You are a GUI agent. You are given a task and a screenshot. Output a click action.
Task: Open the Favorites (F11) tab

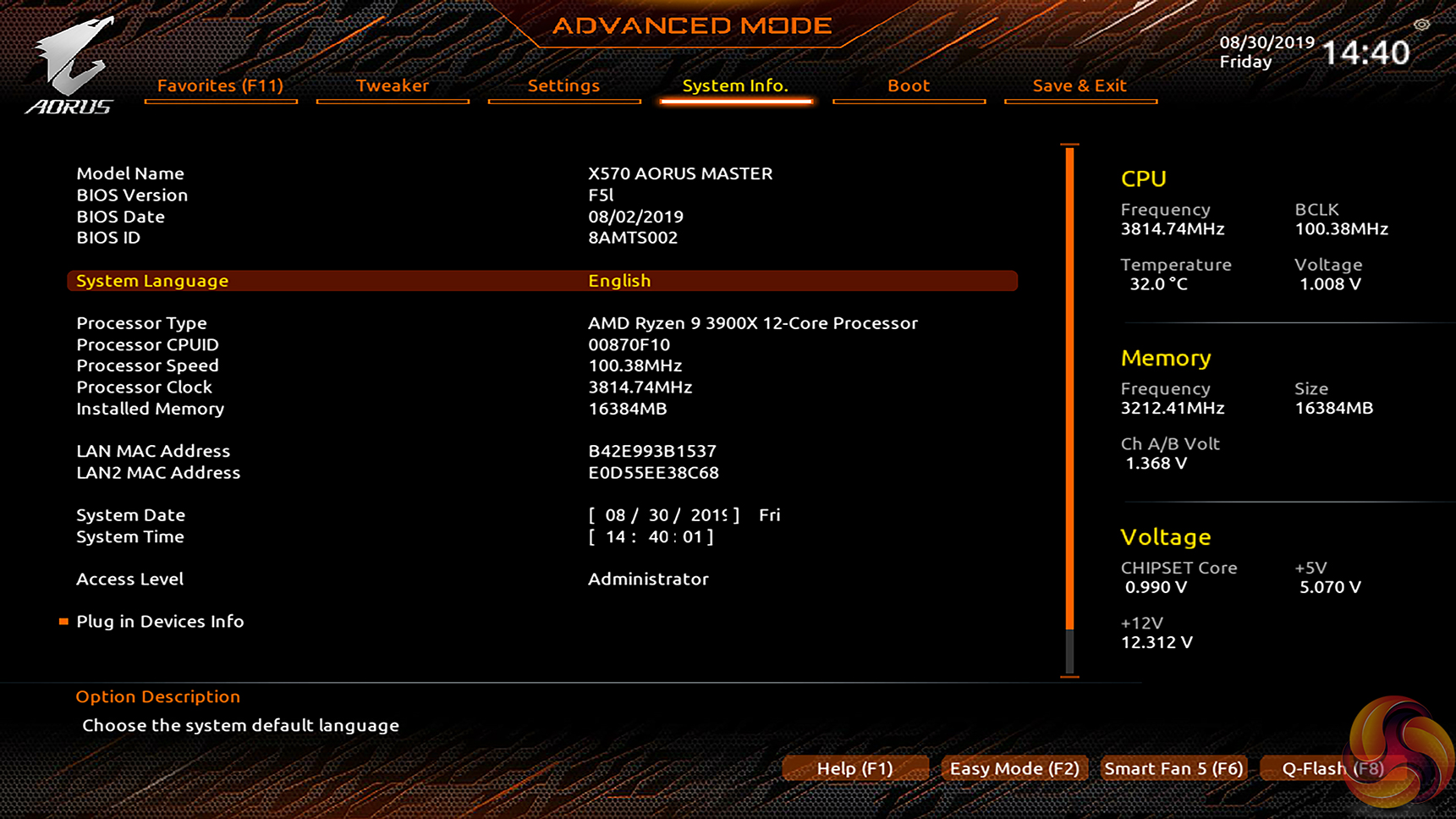tap(220, 85)
